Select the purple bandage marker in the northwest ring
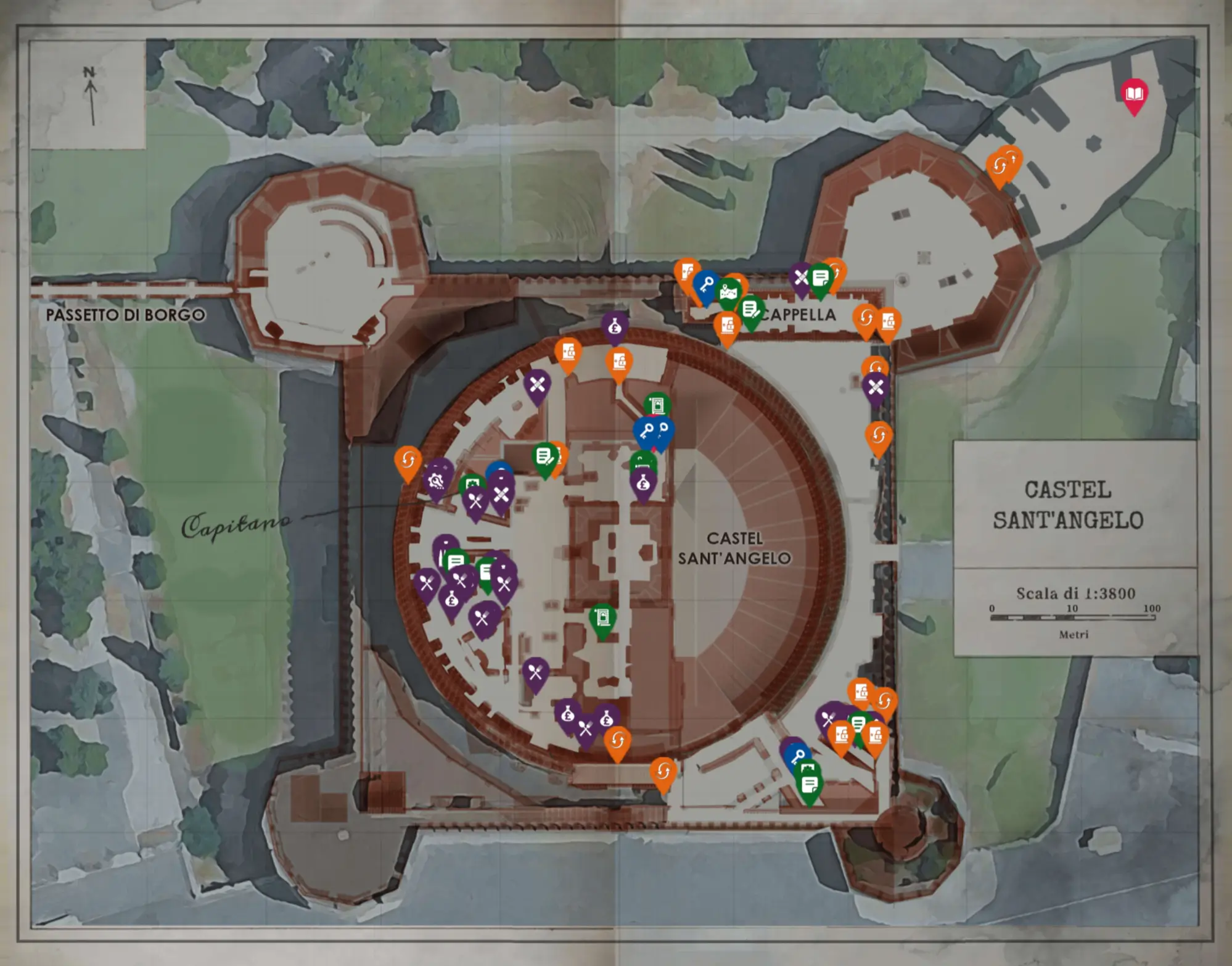This screenshot has height=966, width=1232. click(537, 386)
